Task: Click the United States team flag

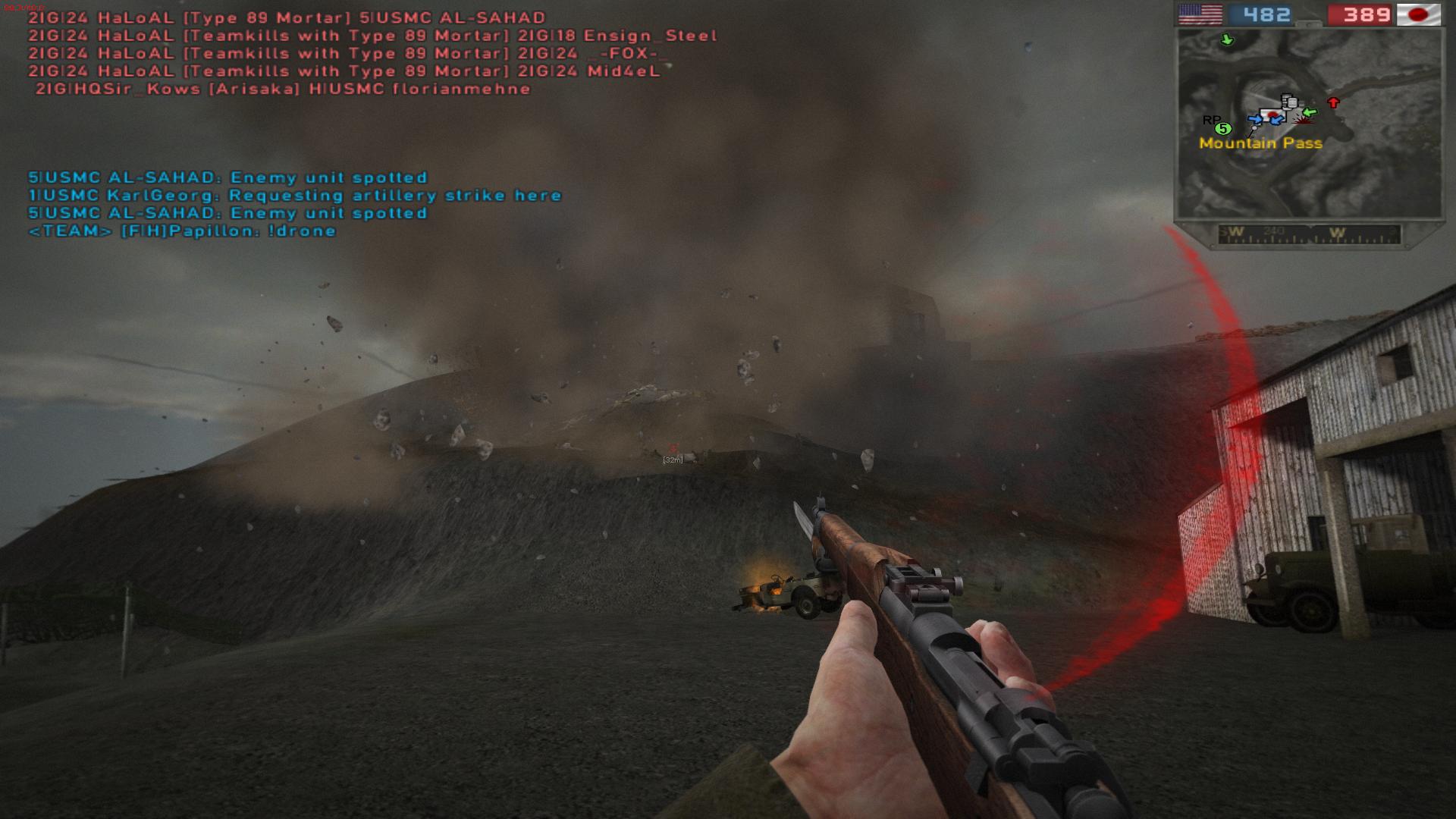Action: [x=1200, y=14]
